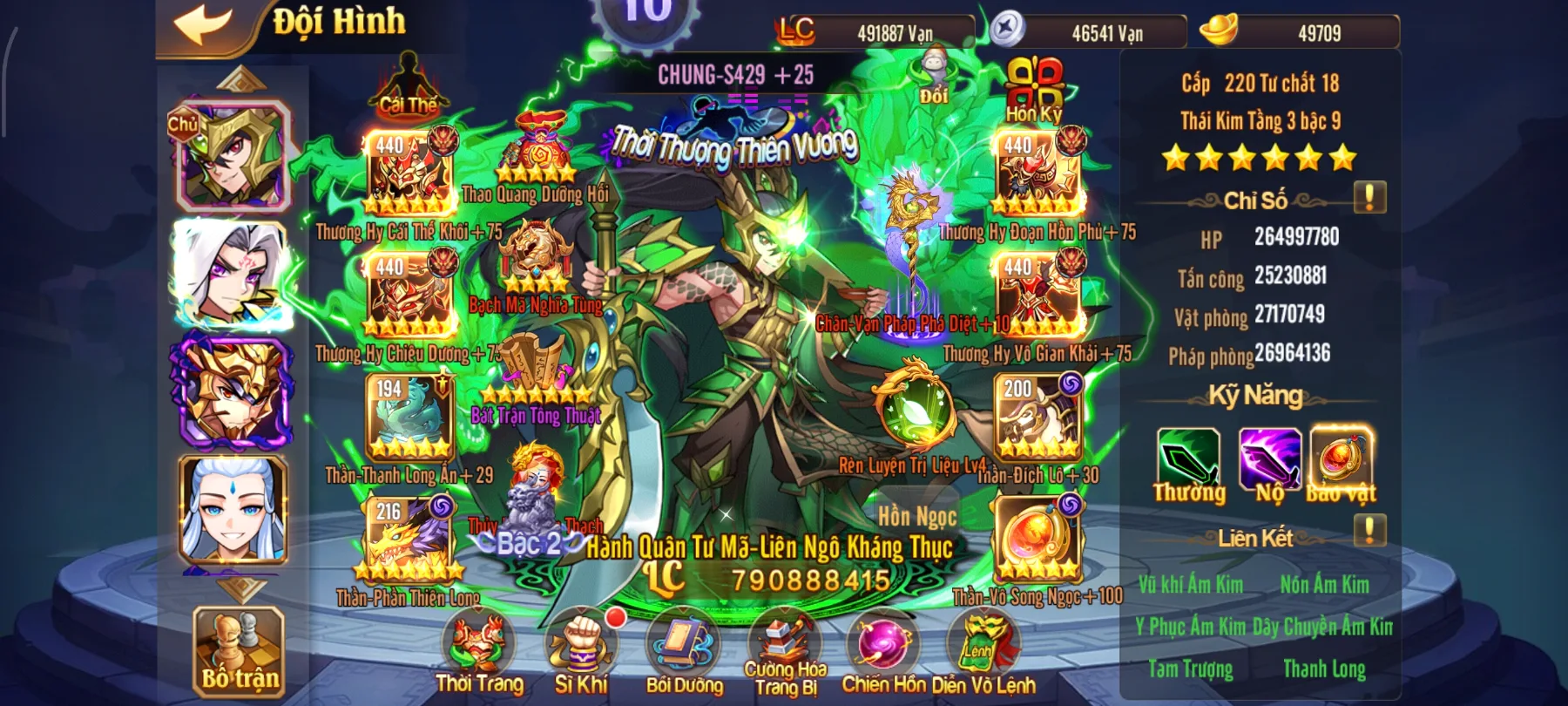View the Thường skill icon
Image resolution: width=1568 pixels, height=706 pixels.
pyautogui.click(x=1188, y=458)
